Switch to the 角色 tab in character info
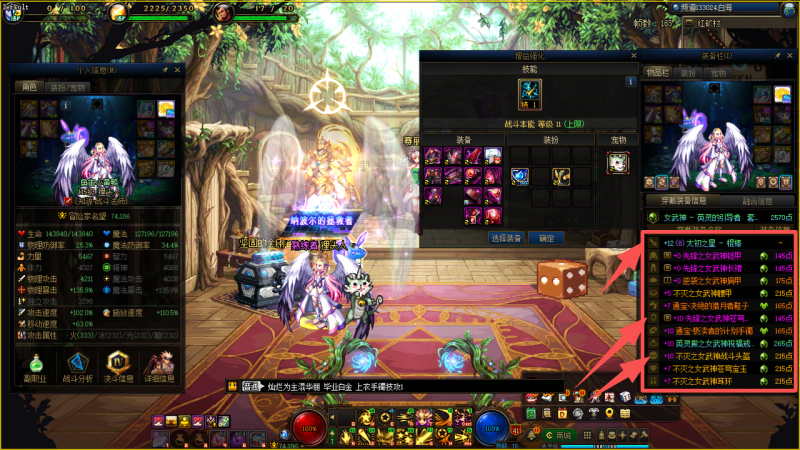The height and width of the screenshot is (450, 800). point(29,87)
